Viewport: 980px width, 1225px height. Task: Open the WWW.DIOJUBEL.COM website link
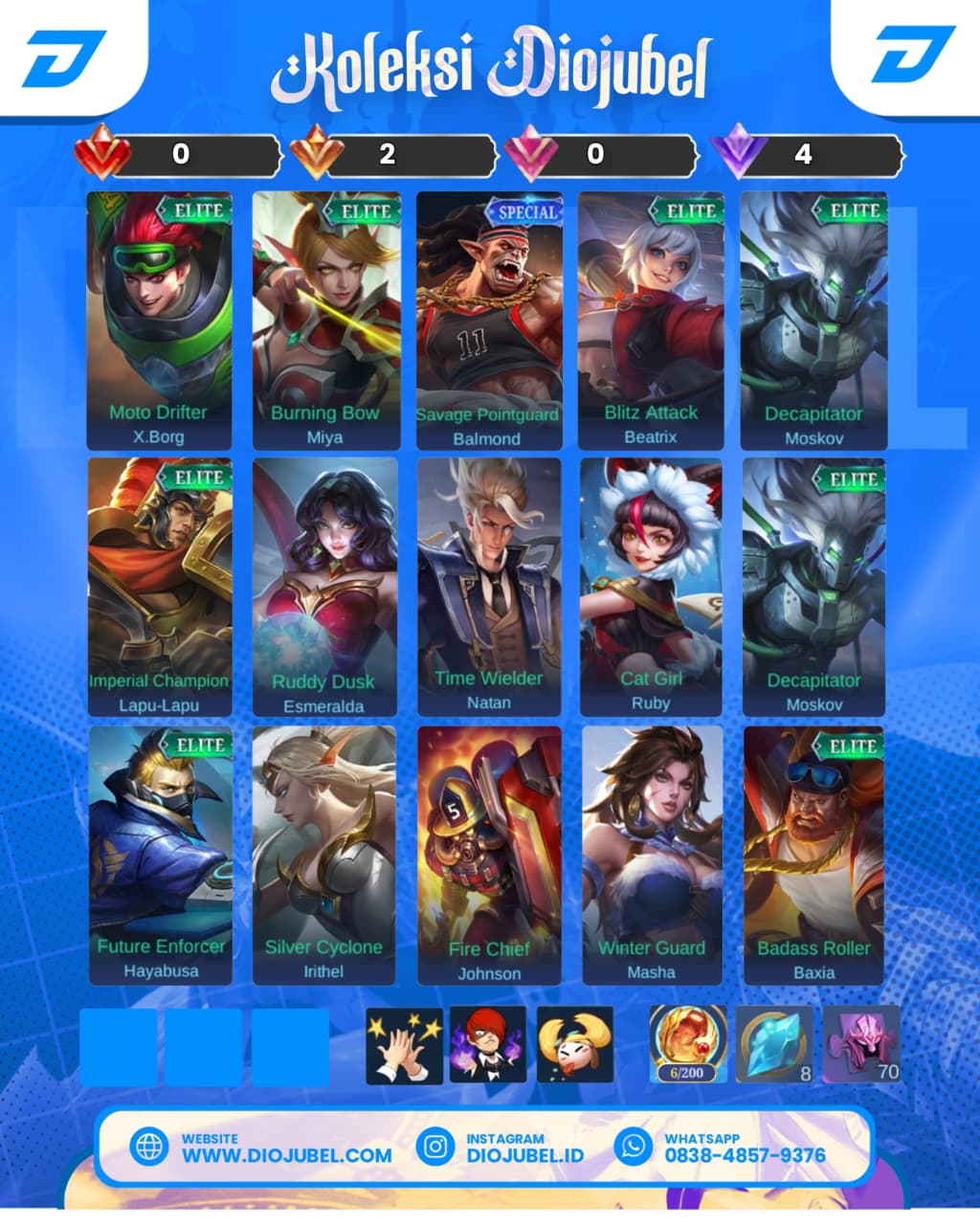click(286, 1154)
